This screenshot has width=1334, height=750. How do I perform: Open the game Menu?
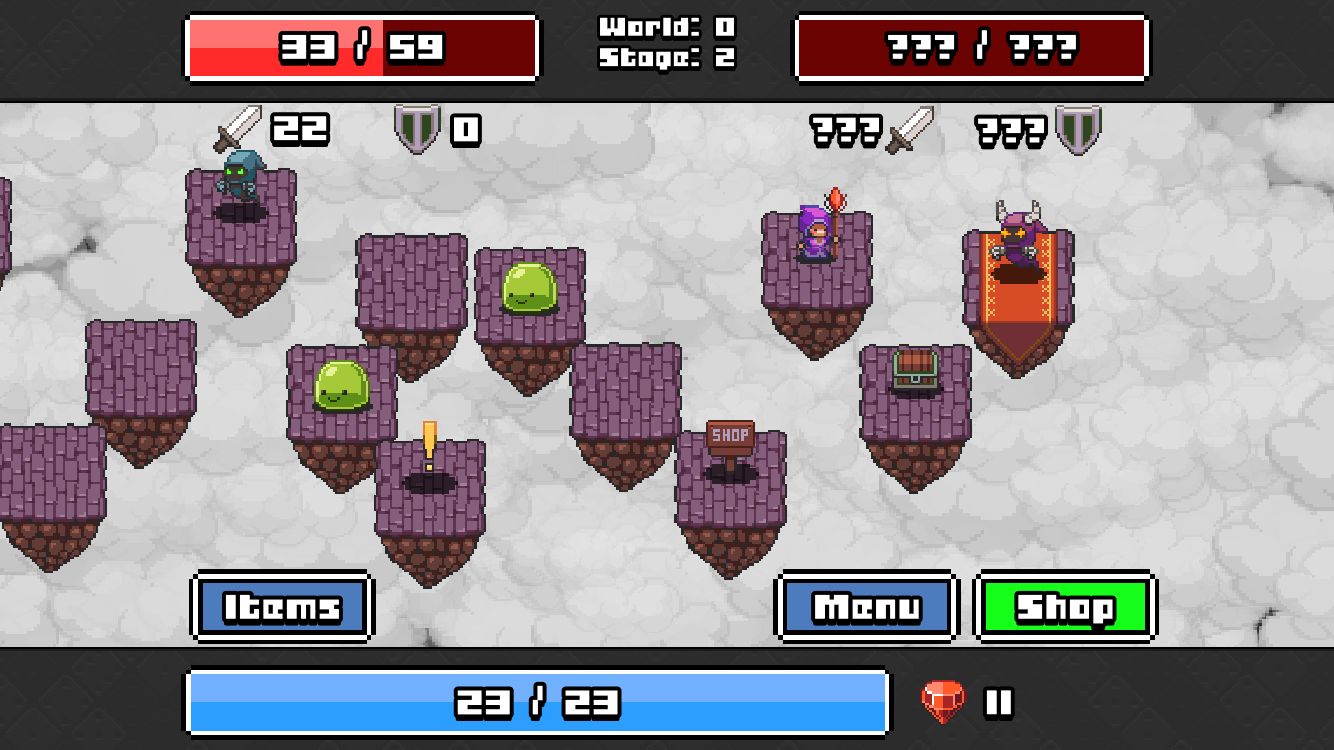tap(866, 606)
